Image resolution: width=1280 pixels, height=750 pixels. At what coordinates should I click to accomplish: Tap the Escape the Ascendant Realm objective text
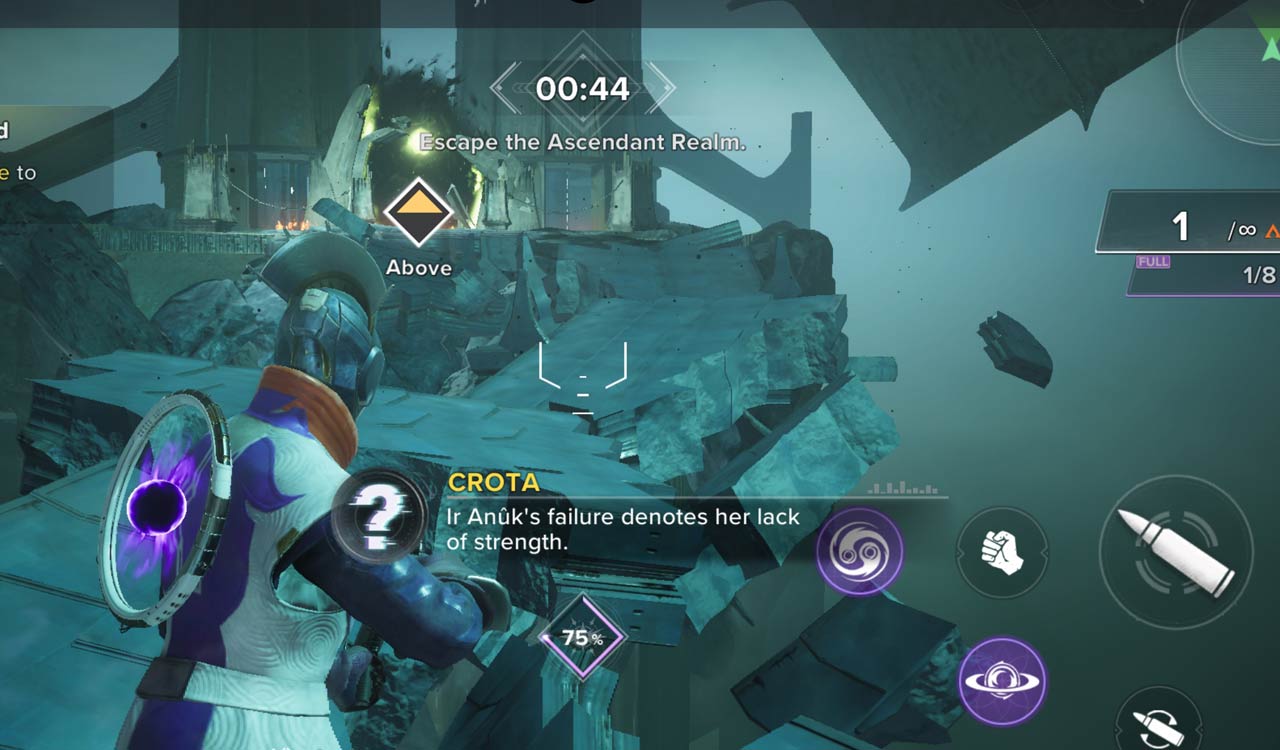[583, 142]
